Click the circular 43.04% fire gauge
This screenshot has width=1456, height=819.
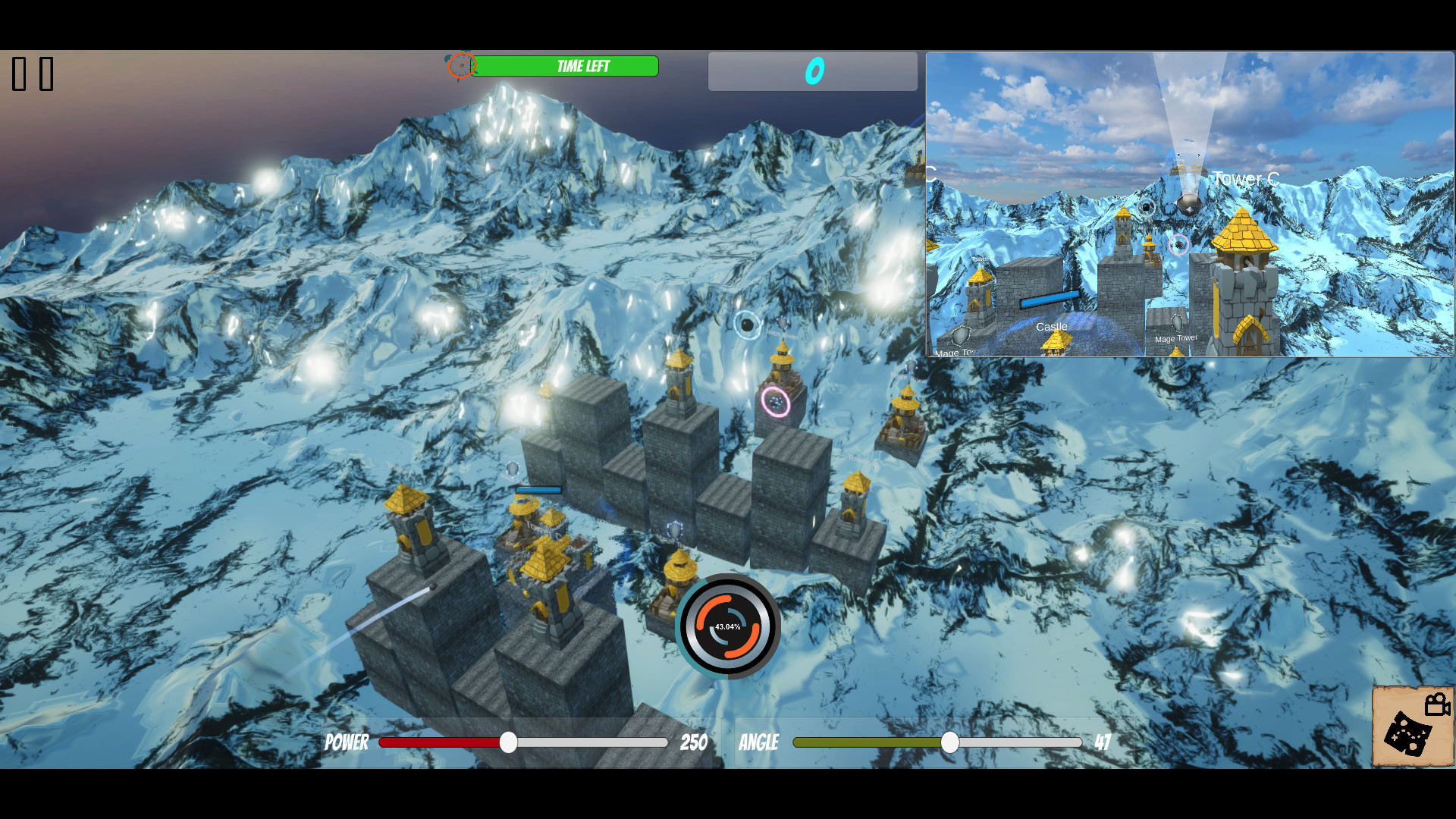tap(728, 626)
